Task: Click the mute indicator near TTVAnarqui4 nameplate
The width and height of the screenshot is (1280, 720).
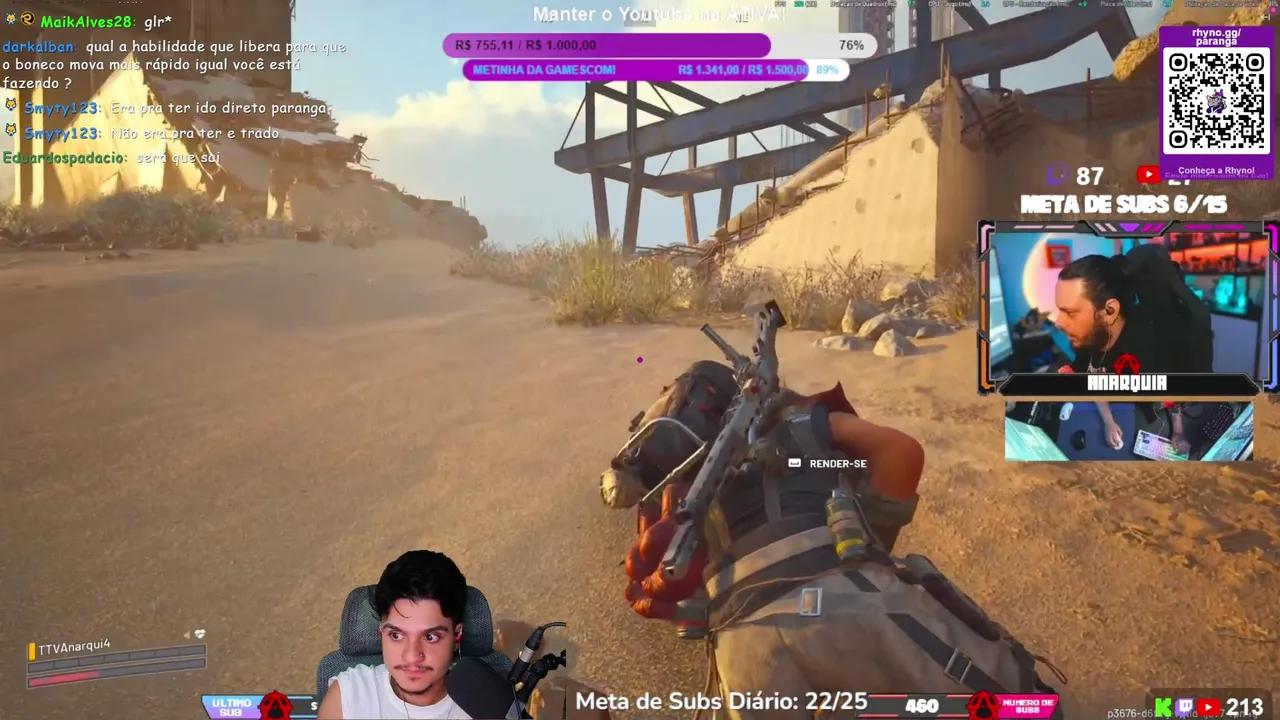Action: click(199, 633)
